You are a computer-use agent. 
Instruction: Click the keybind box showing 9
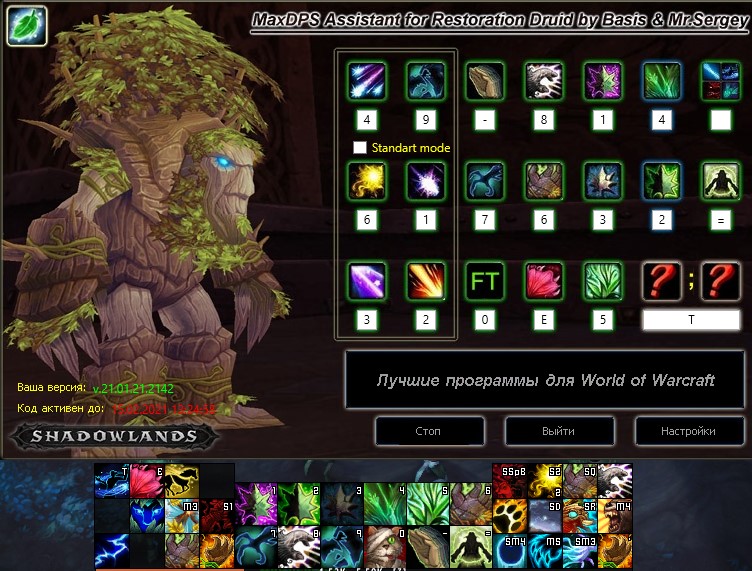426,119
